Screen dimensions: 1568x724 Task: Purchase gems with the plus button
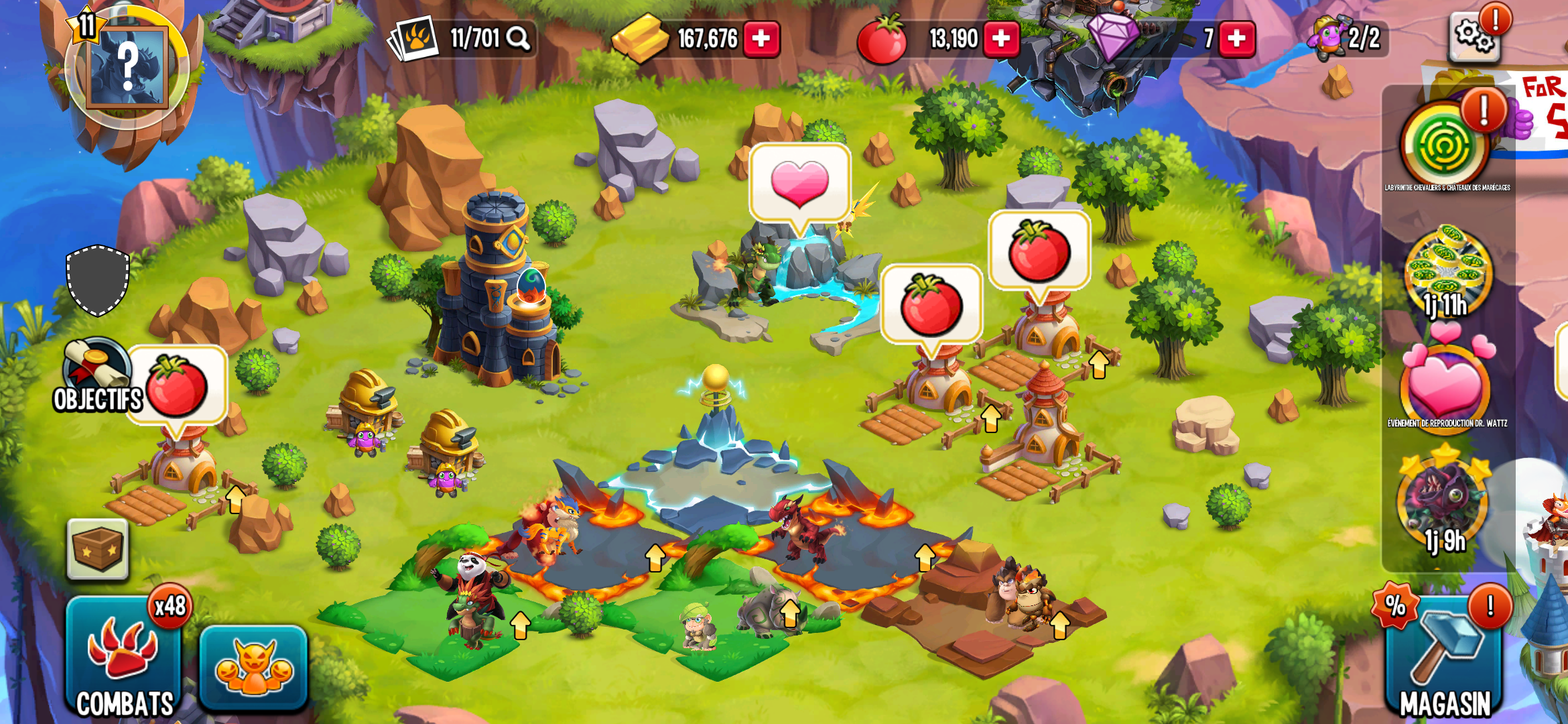click(x=1236, y=39)
